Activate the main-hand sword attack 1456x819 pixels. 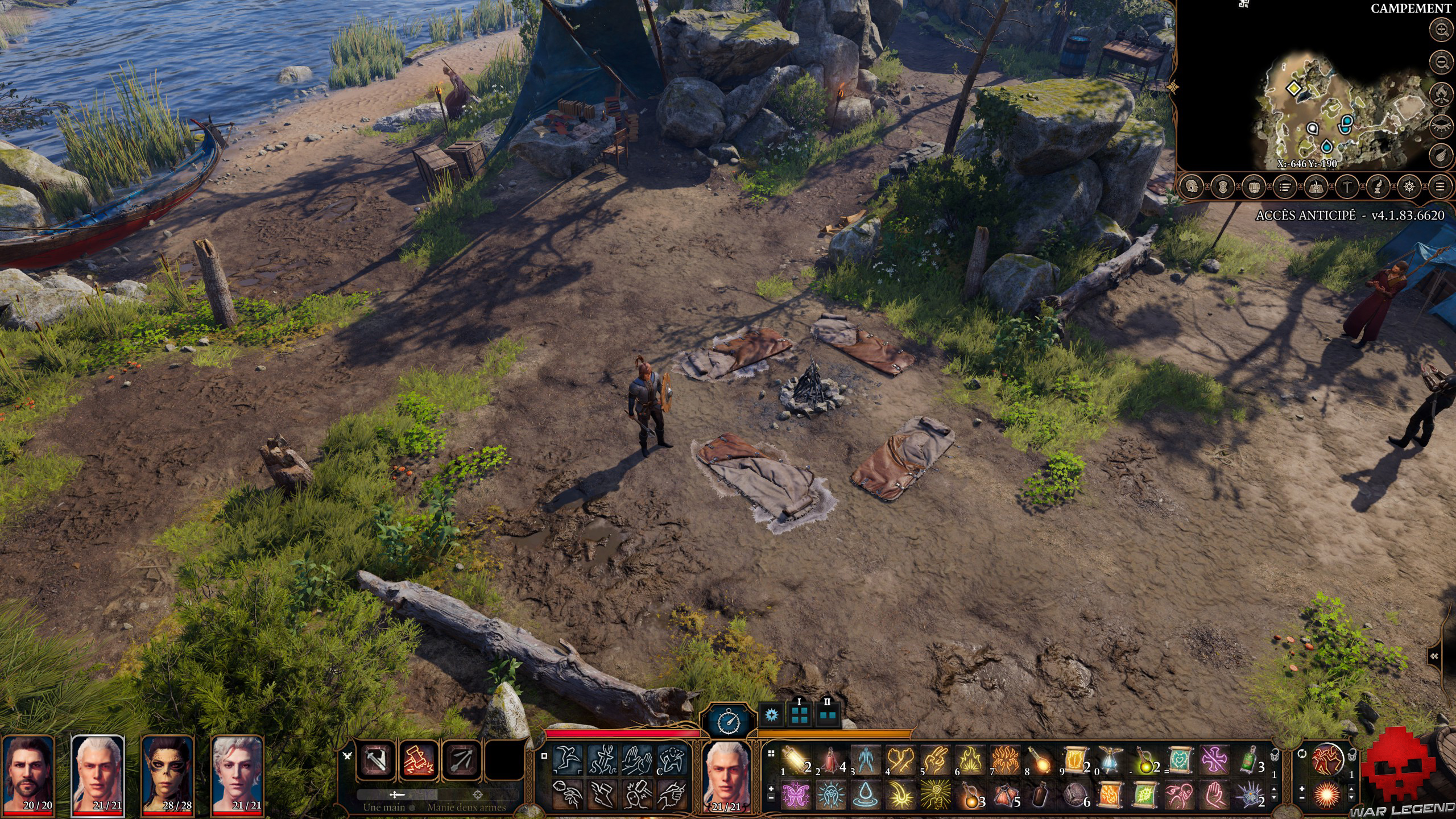point(376,759)
